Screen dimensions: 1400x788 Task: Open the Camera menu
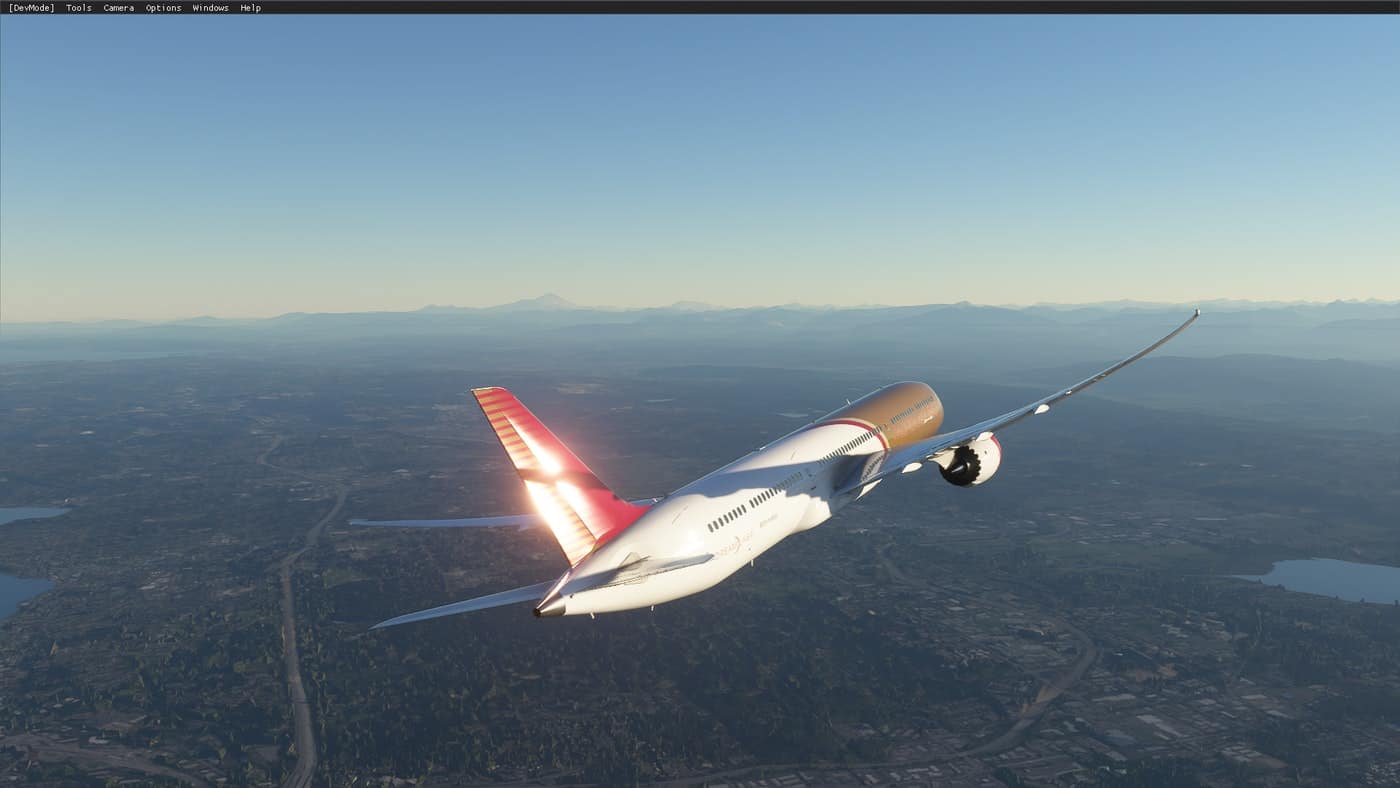click(x=118, y=8)
